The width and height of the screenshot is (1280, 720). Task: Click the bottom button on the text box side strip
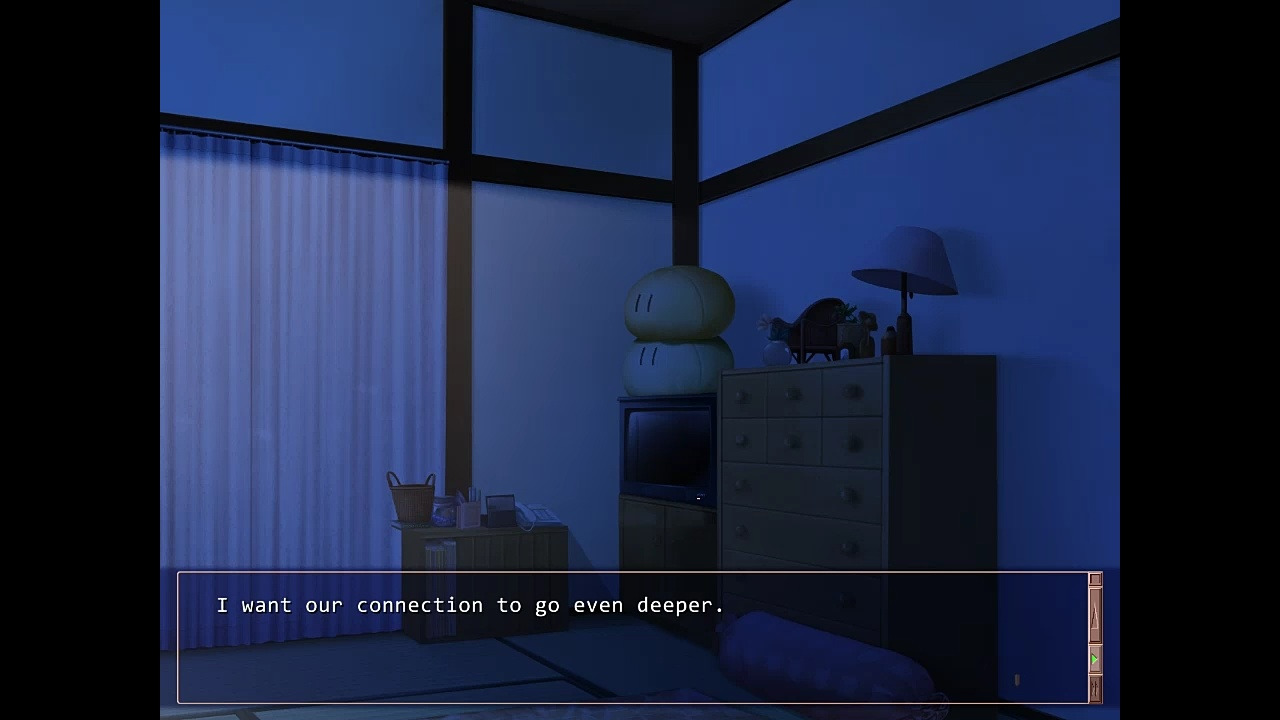pos(1095,689)
